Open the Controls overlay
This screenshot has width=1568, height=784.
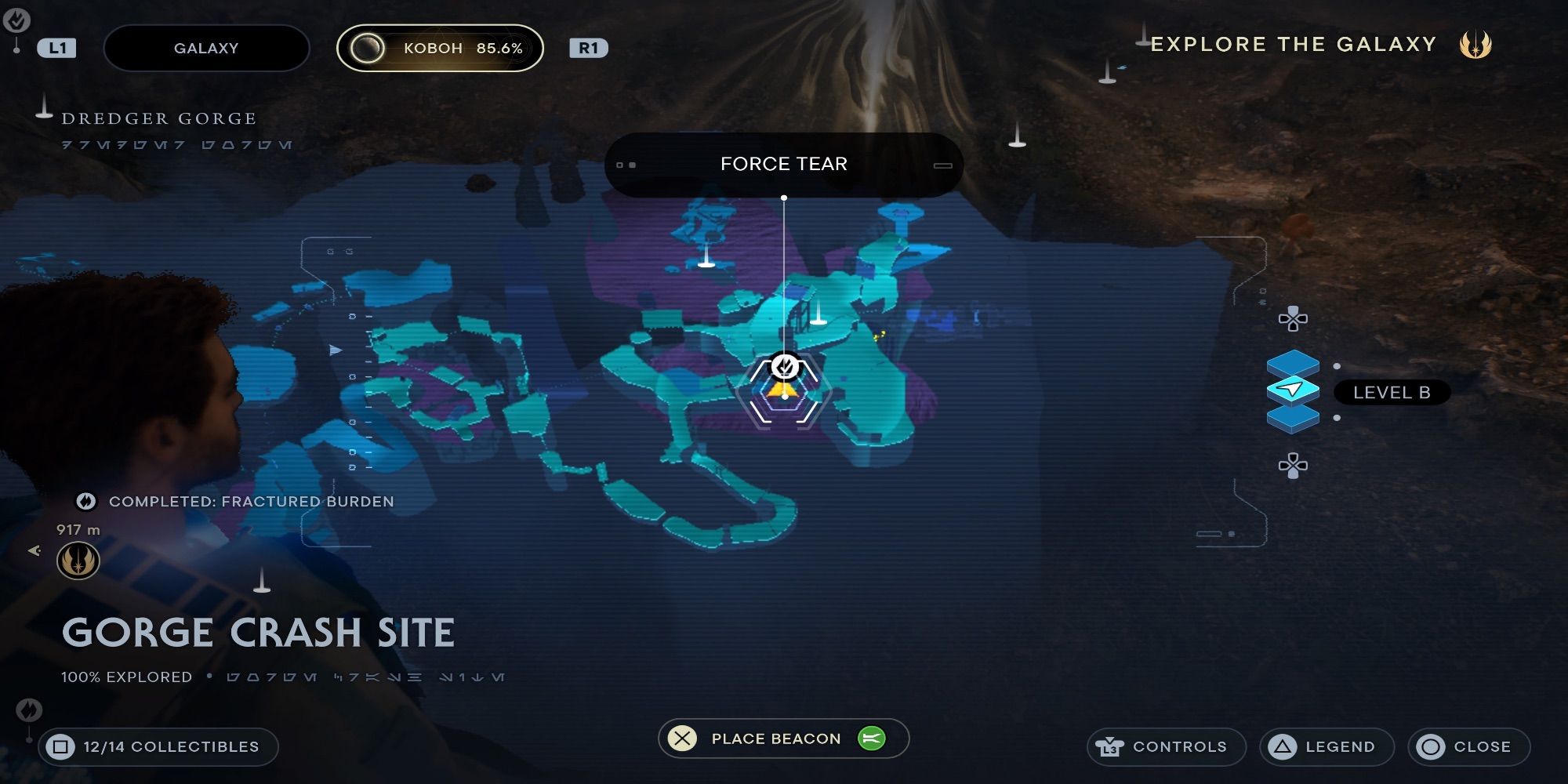[1166, 746]
